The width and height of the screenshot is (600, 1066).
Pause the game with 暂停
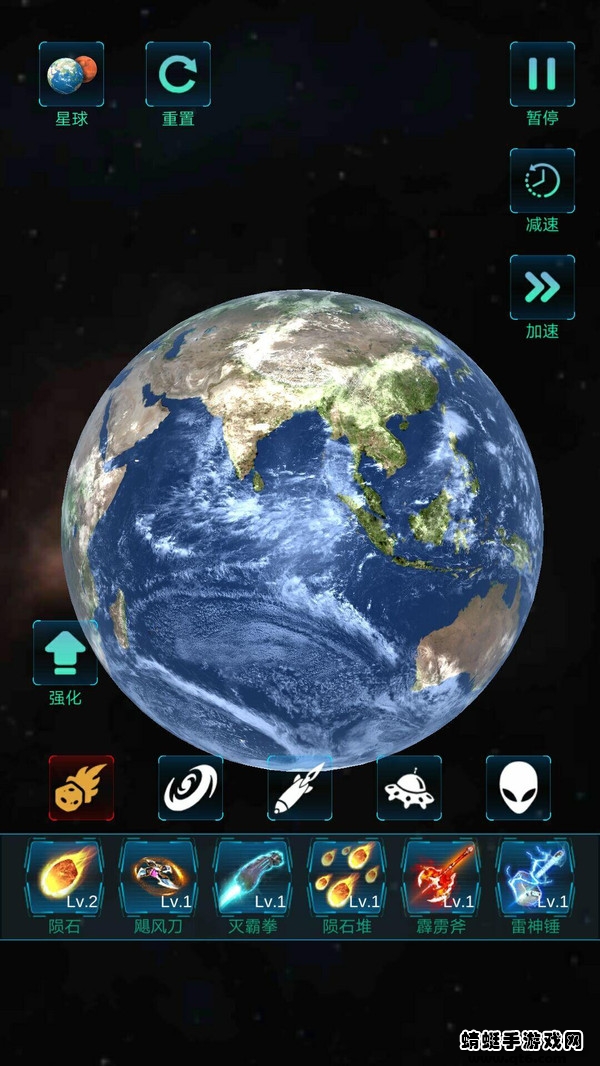click(542, 74)
